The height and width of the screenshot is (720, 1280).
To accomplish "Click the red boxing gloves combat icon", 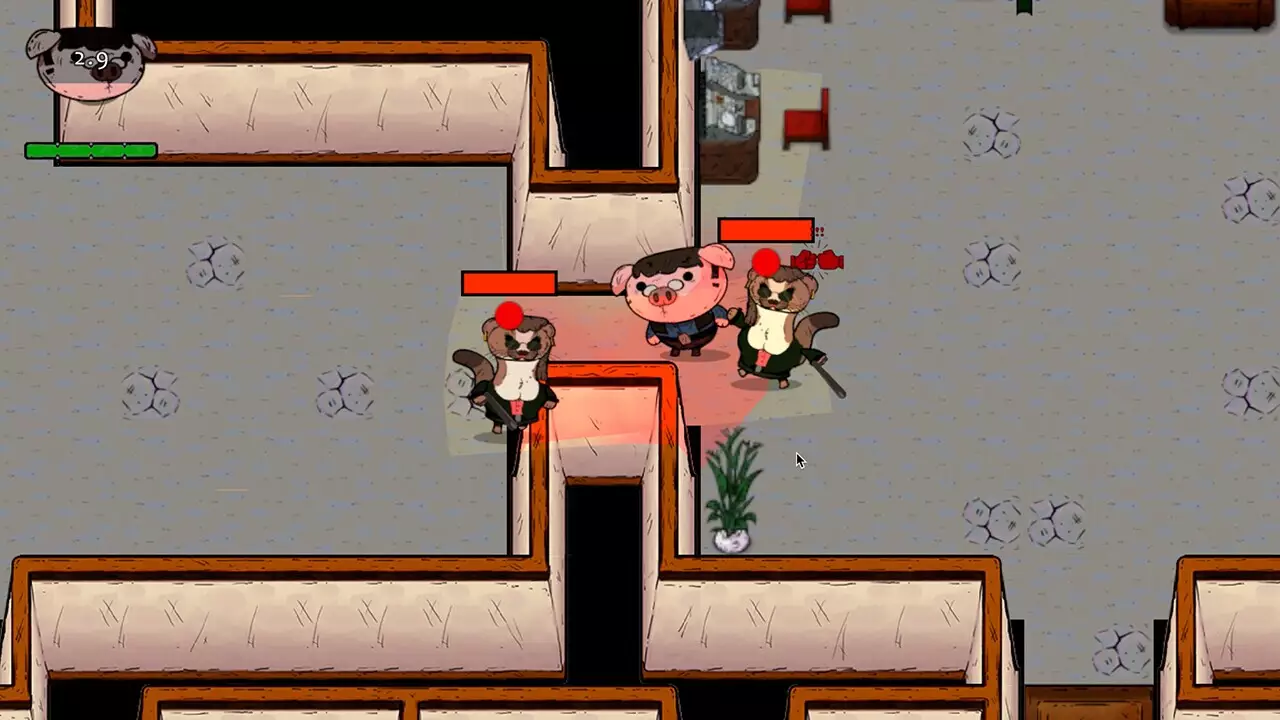I will [818, 260].
